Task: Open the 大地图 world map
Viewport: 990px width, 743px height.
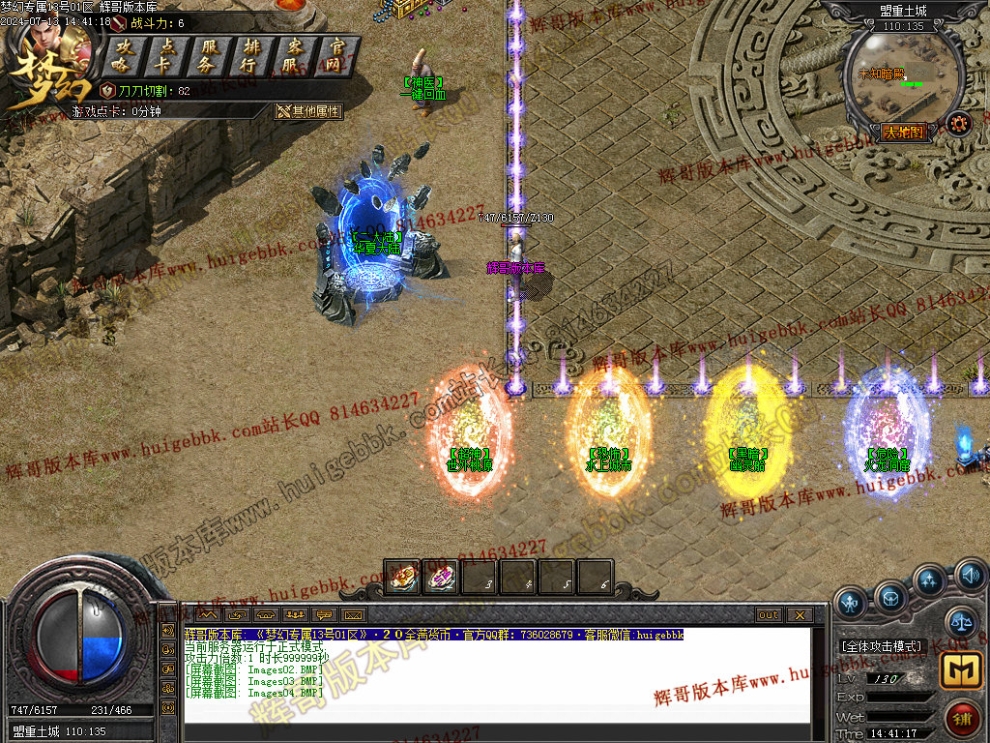Action: pos(905,132)
